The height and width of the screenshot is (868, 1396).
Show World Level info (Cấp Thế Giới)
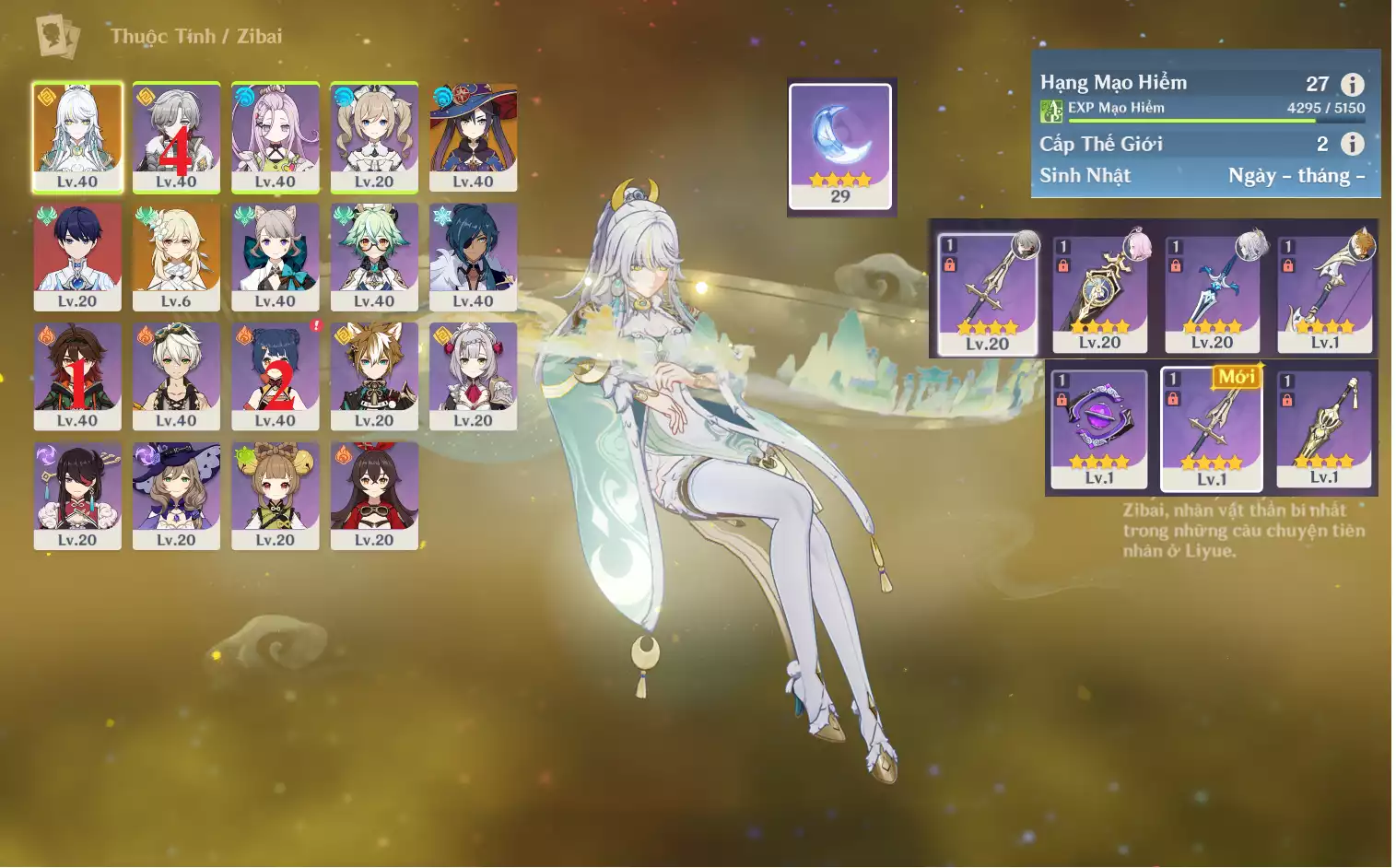pyautogui.click(x=1352, y=144)
